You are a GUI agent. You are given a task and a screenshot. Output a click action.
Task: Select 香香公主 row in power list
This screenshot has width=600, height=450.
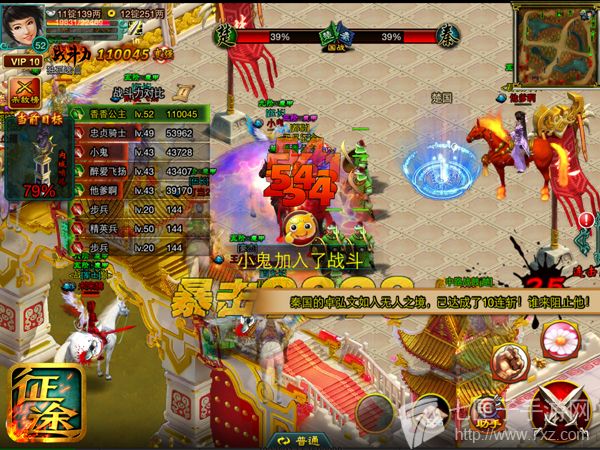(137, 115)
